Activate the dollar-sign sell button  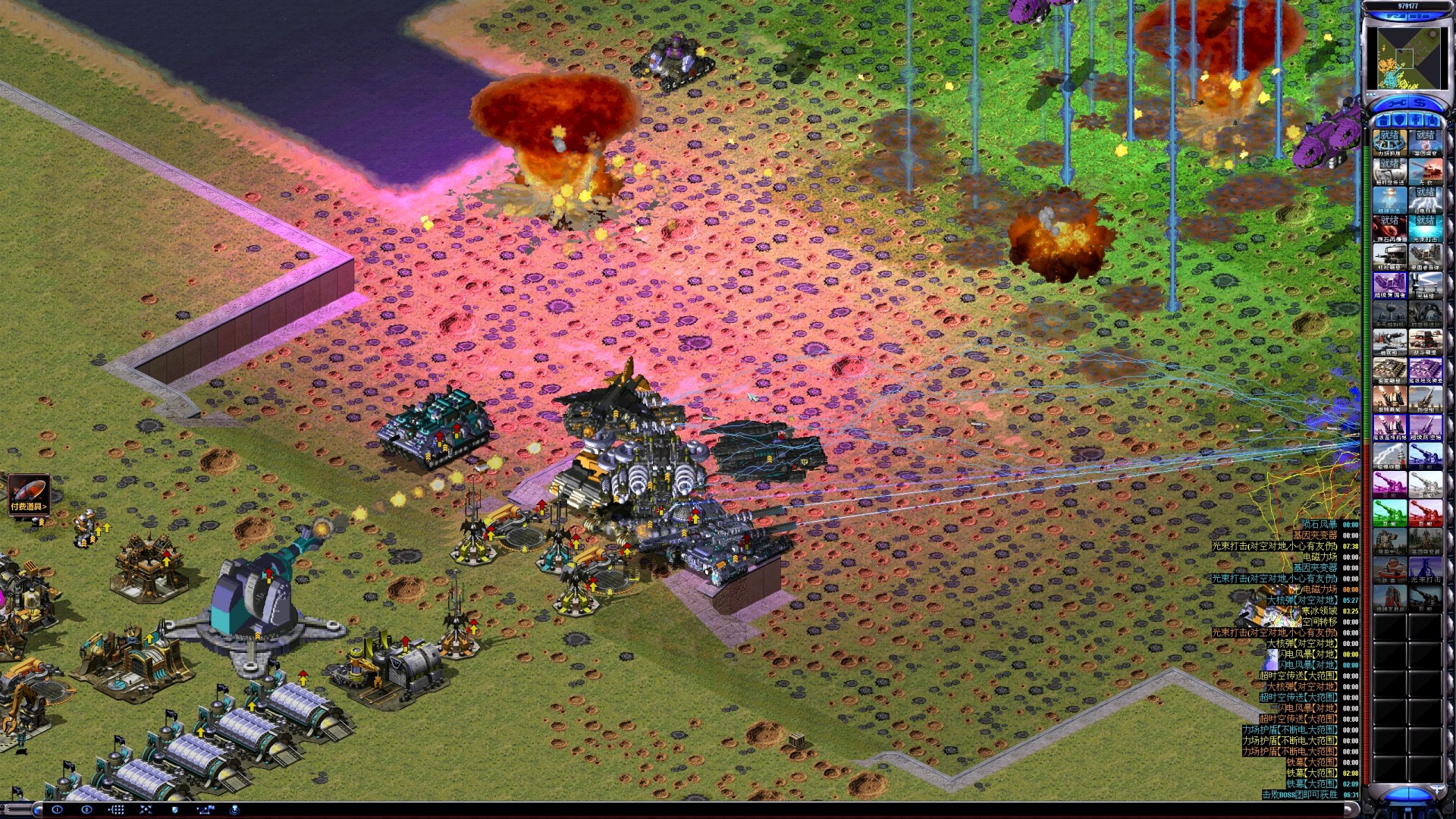click(1420, 103)
